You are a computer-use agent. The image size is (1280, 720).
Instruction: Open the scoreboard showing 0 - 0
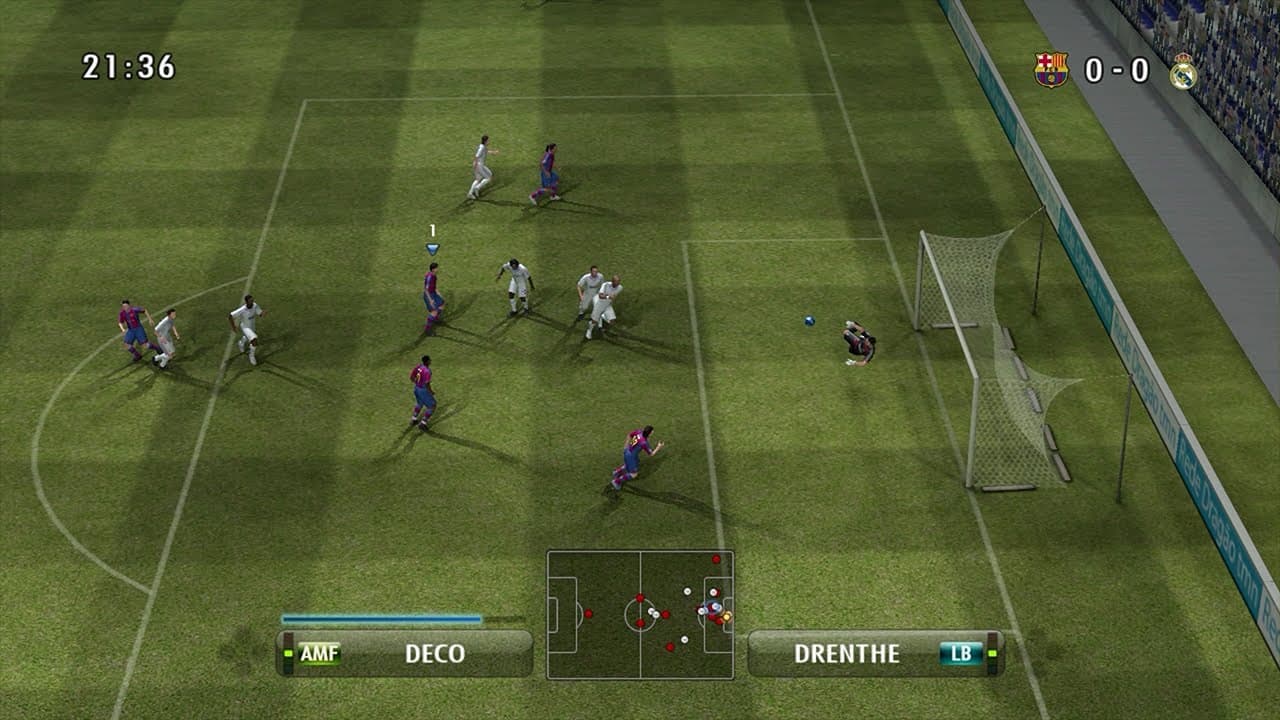1116,72
